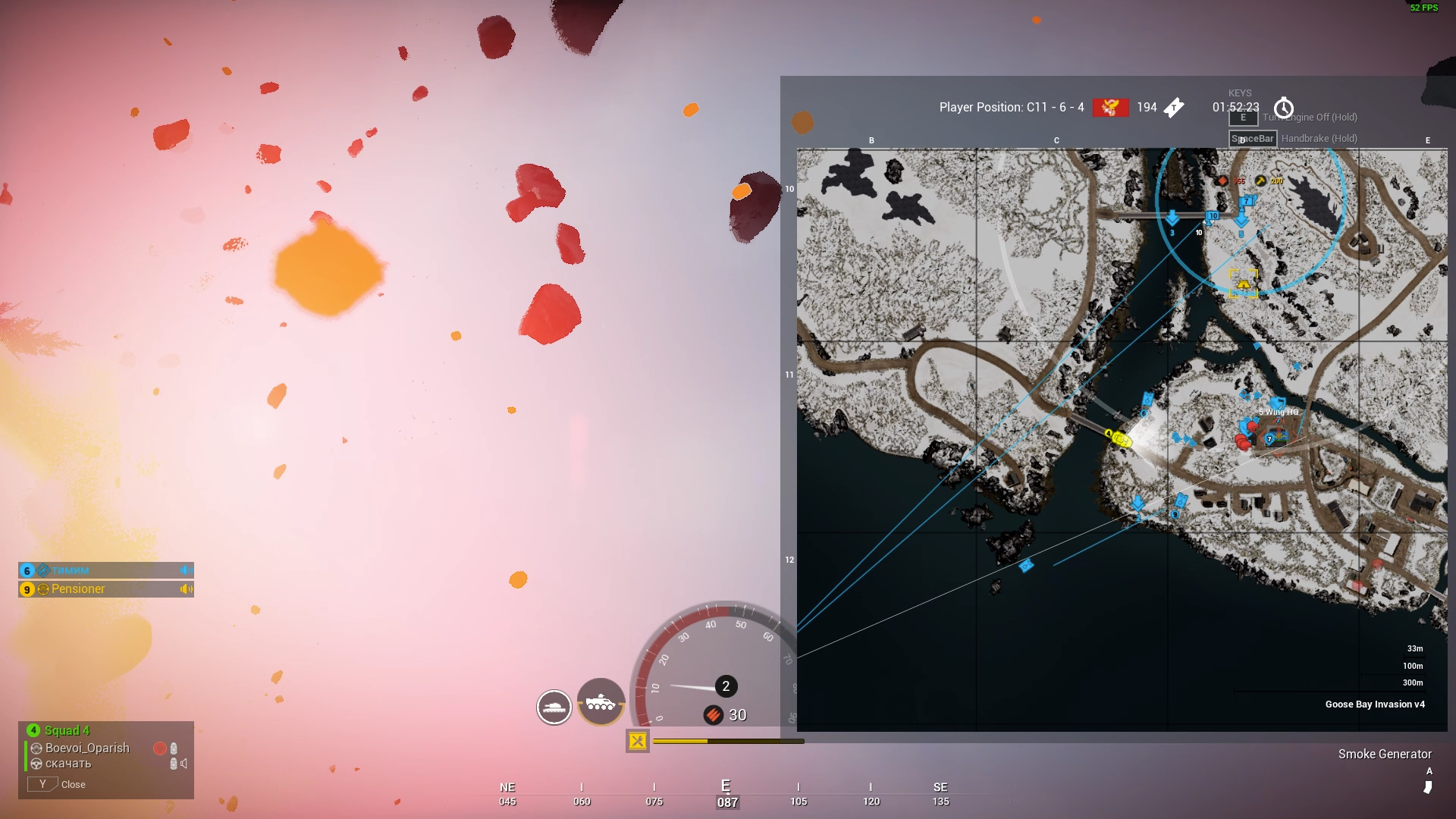Select the tank driver seat icon
Viewport: 1456px width, 819px height.
(x=554, y=708)
